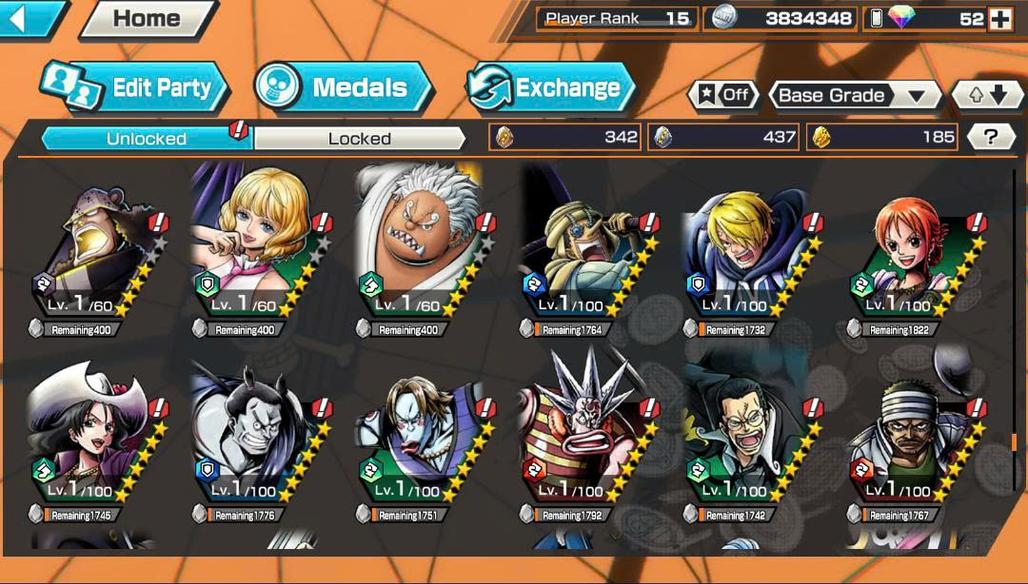Screen dimensions: 1028x584
Task: Open help with the question mark button
Action: click(991, 137)
